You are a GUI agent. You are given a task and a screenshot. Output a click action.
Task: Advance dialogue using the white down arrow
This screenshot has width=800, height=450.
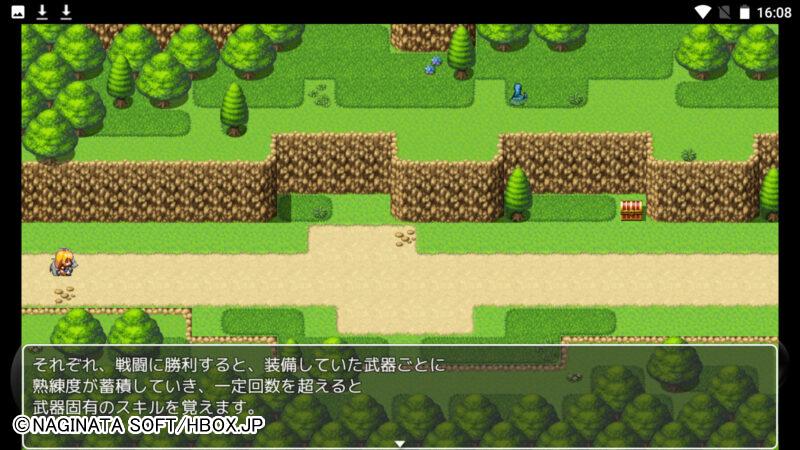pos(400,443)
